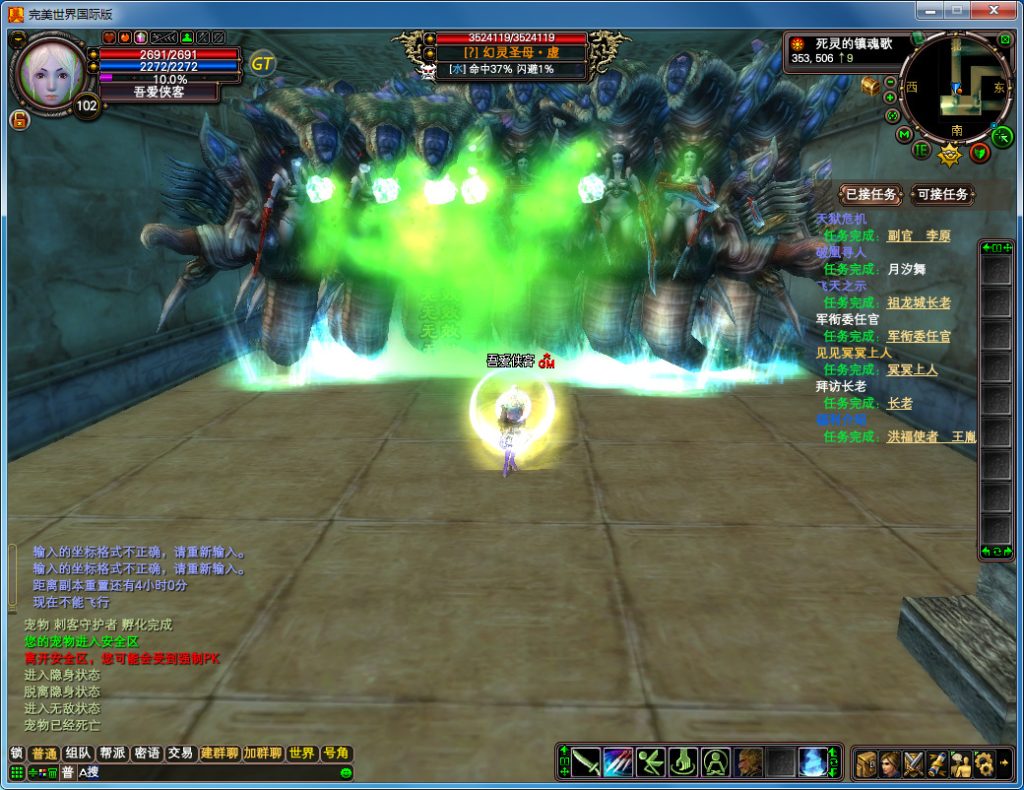
Task: Select the 组队 chat channel
Action: [x=78, y=753]
